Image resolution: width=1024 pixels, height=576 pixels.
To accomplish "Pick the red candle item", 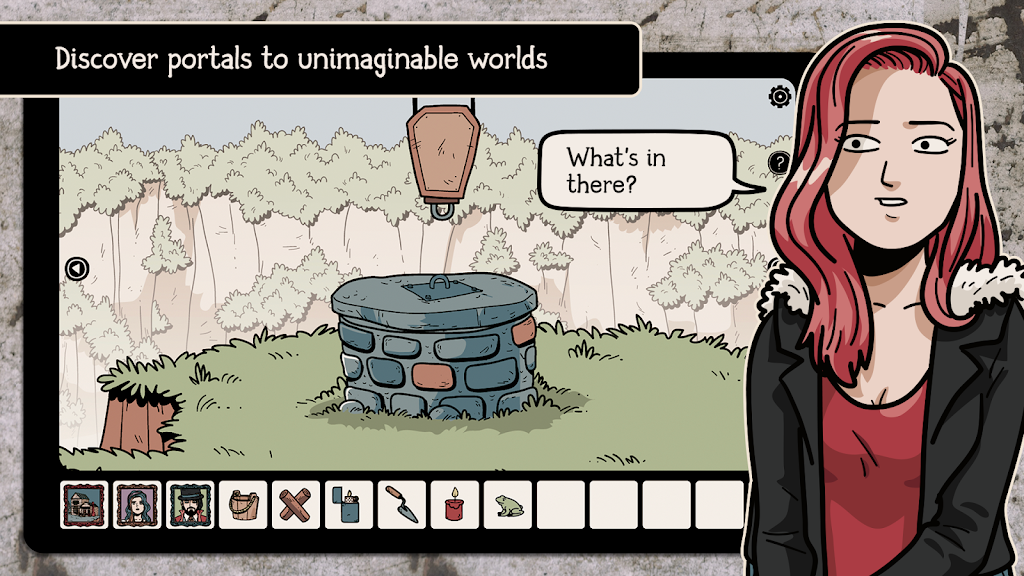I will click(455, 505).
